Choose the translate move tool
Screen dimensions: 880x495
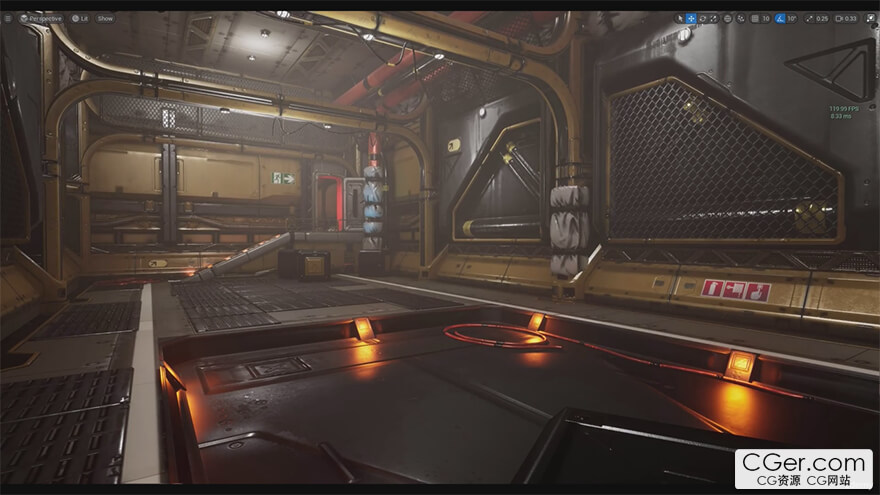point(691,18)
